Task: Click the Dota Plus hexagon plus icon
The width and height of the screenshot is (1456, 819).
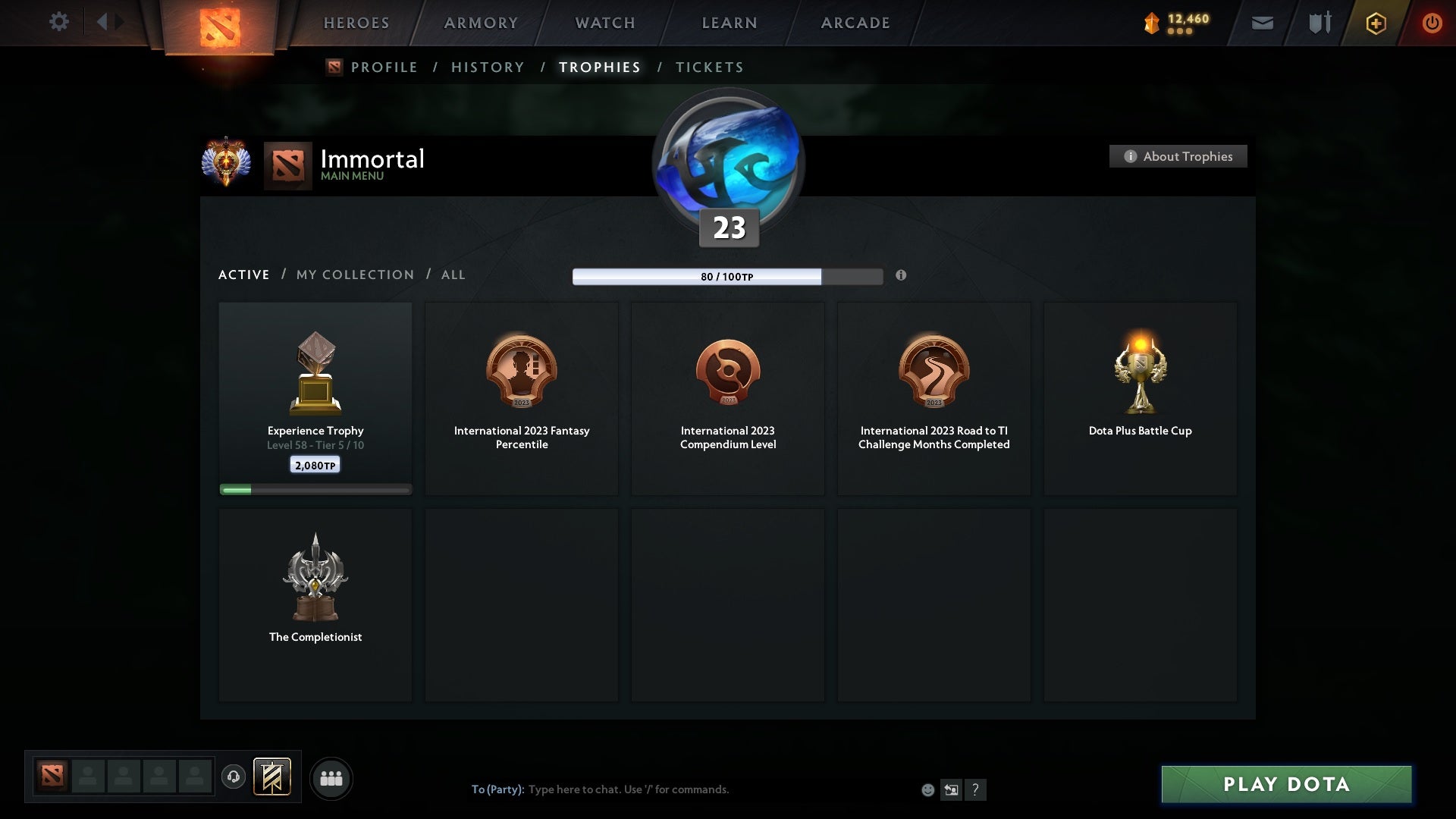Action: pyautogui.click(x=1376, y=23)
